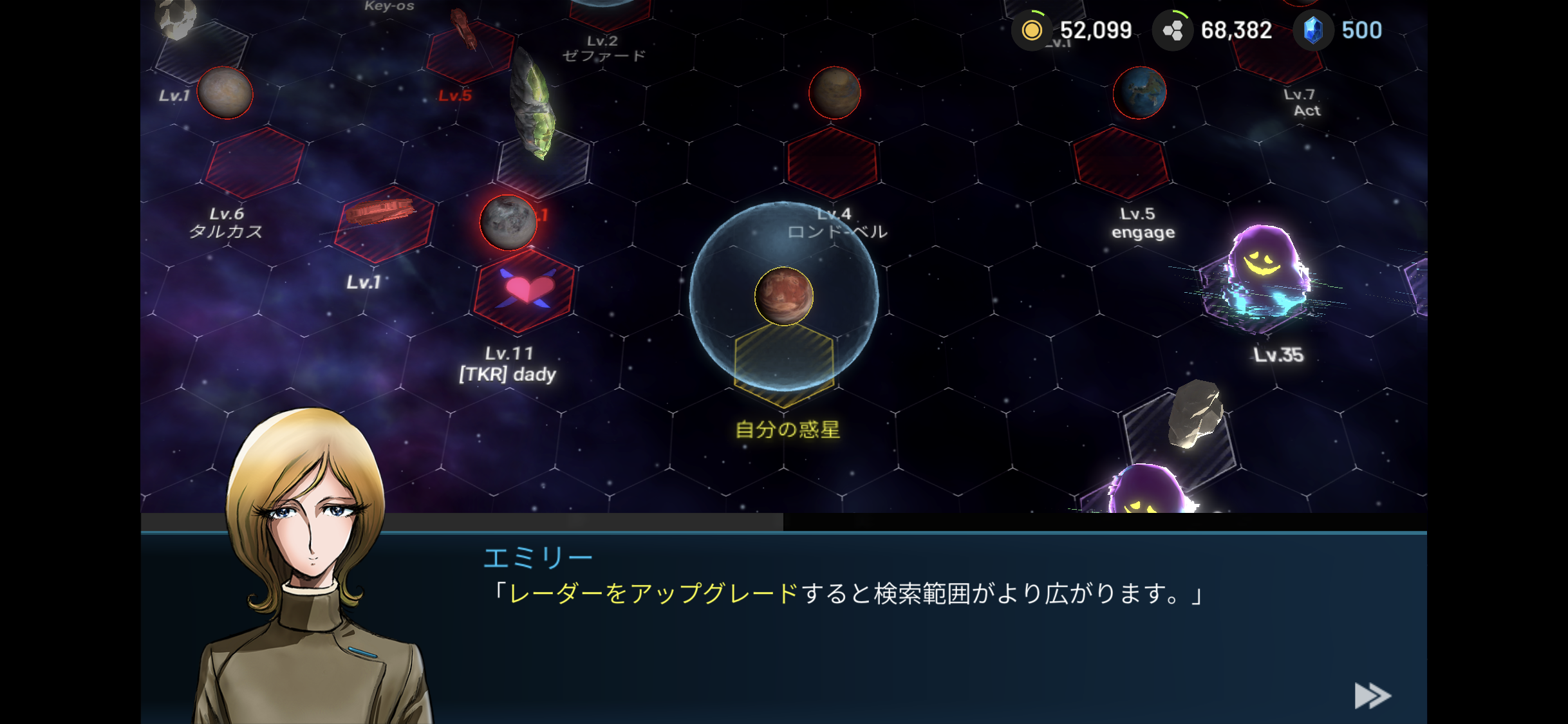
Task: Select your own planet labeled 自分の惑星
Action: click(784, 297)
